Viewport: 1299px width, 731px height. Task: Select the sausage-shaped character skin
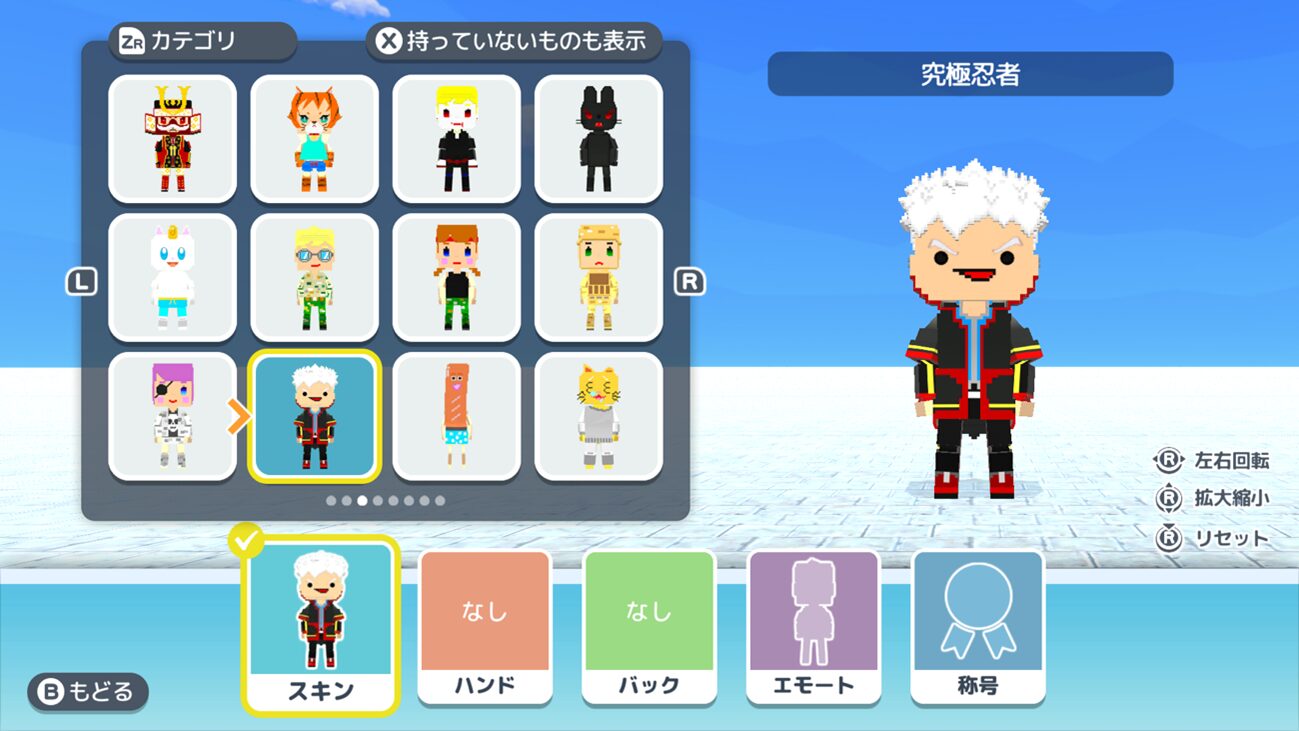point(456,415)
